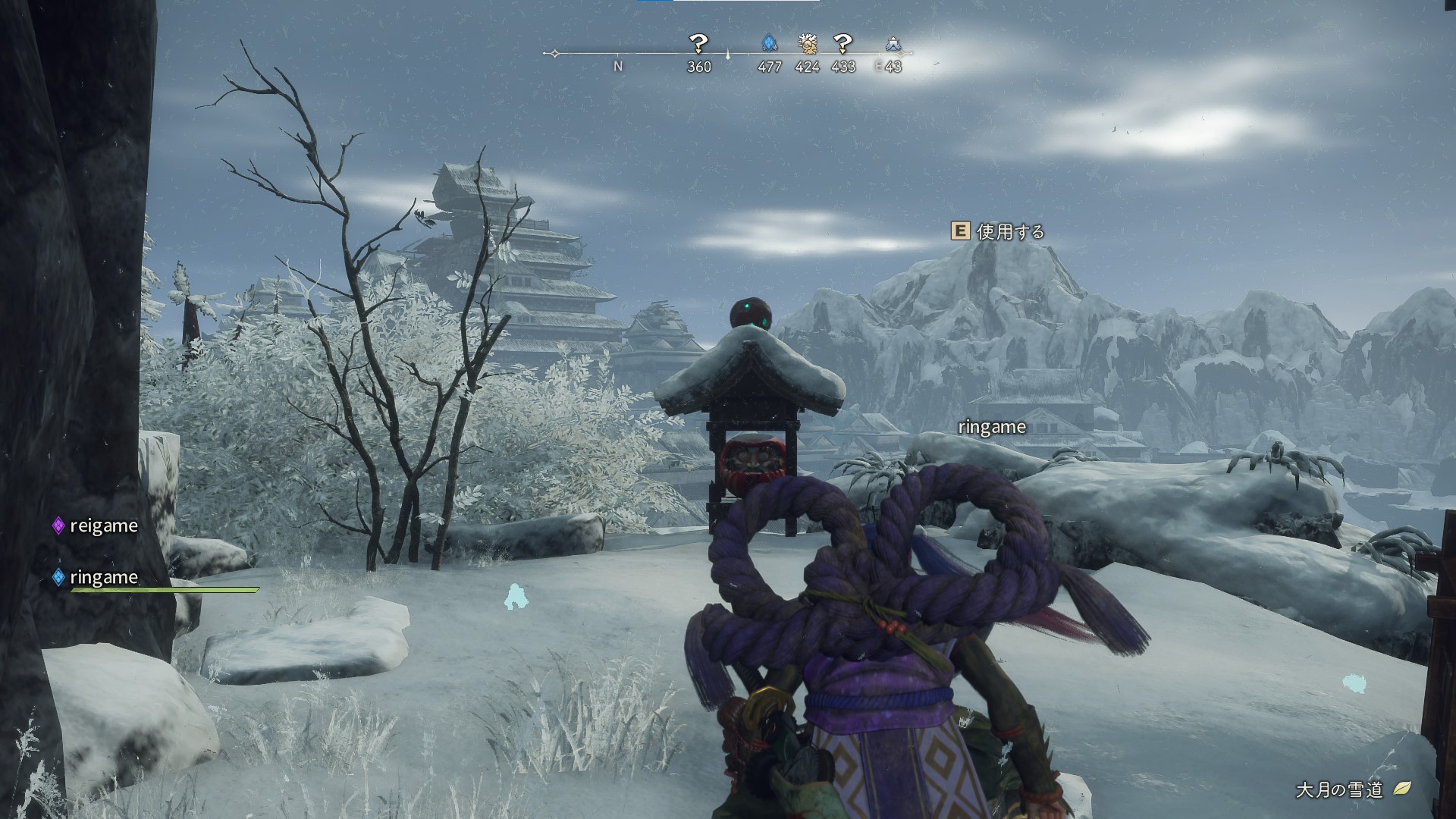Click the blue crystal compass marker at 477
The image size is (1456, 819).
coord(769,43)
